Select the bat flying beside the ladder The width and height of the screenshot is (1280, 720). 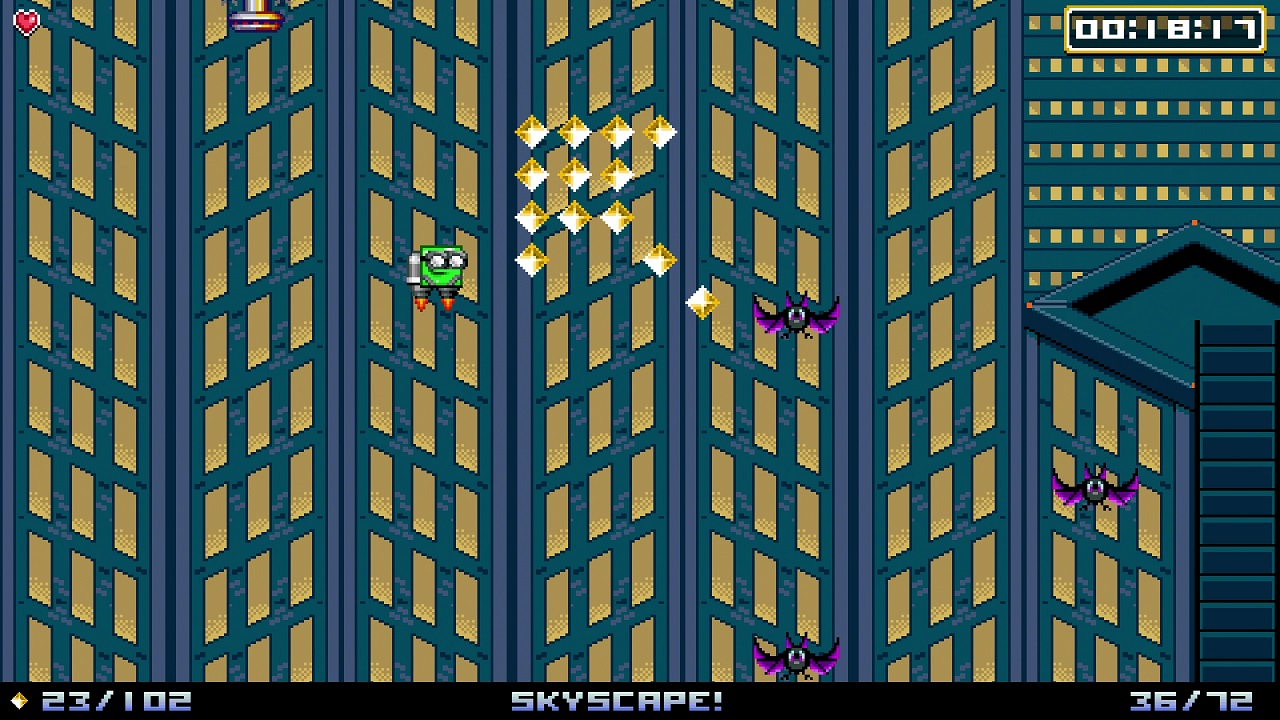click(x=1095, y=487)
